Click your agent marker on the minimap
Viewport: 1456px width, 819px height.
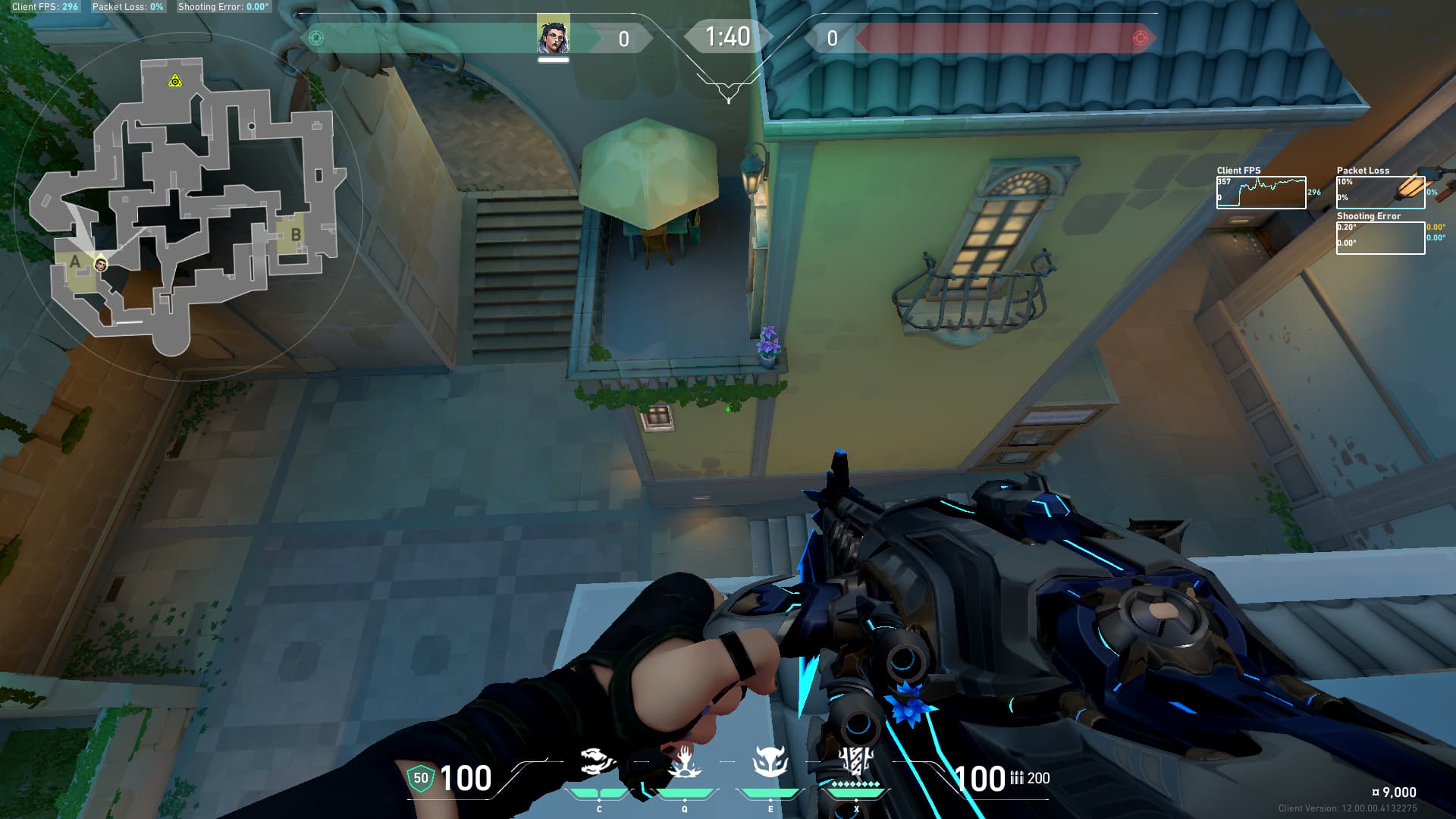coord(101,264)
